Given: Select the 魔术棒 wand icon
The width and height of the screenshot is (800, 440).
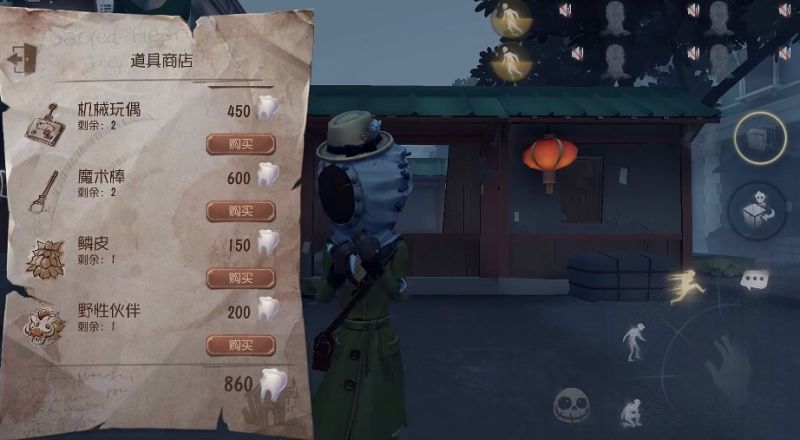Looking at the screenshot, I should point(41,189).
